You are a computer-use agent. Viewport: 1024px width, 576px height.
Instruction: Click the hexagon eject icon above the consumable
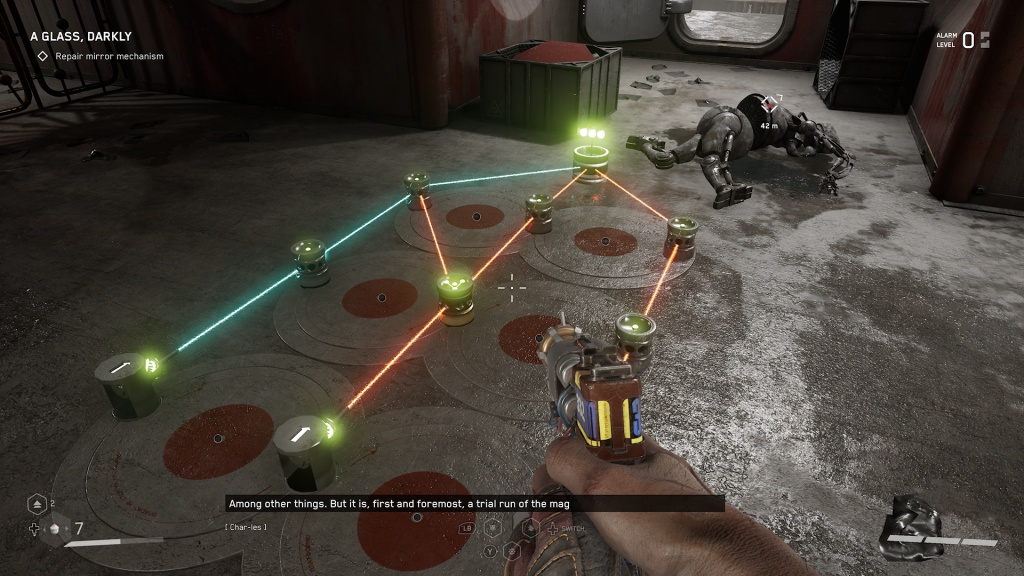pyautogui.click(x=36, y=504)
